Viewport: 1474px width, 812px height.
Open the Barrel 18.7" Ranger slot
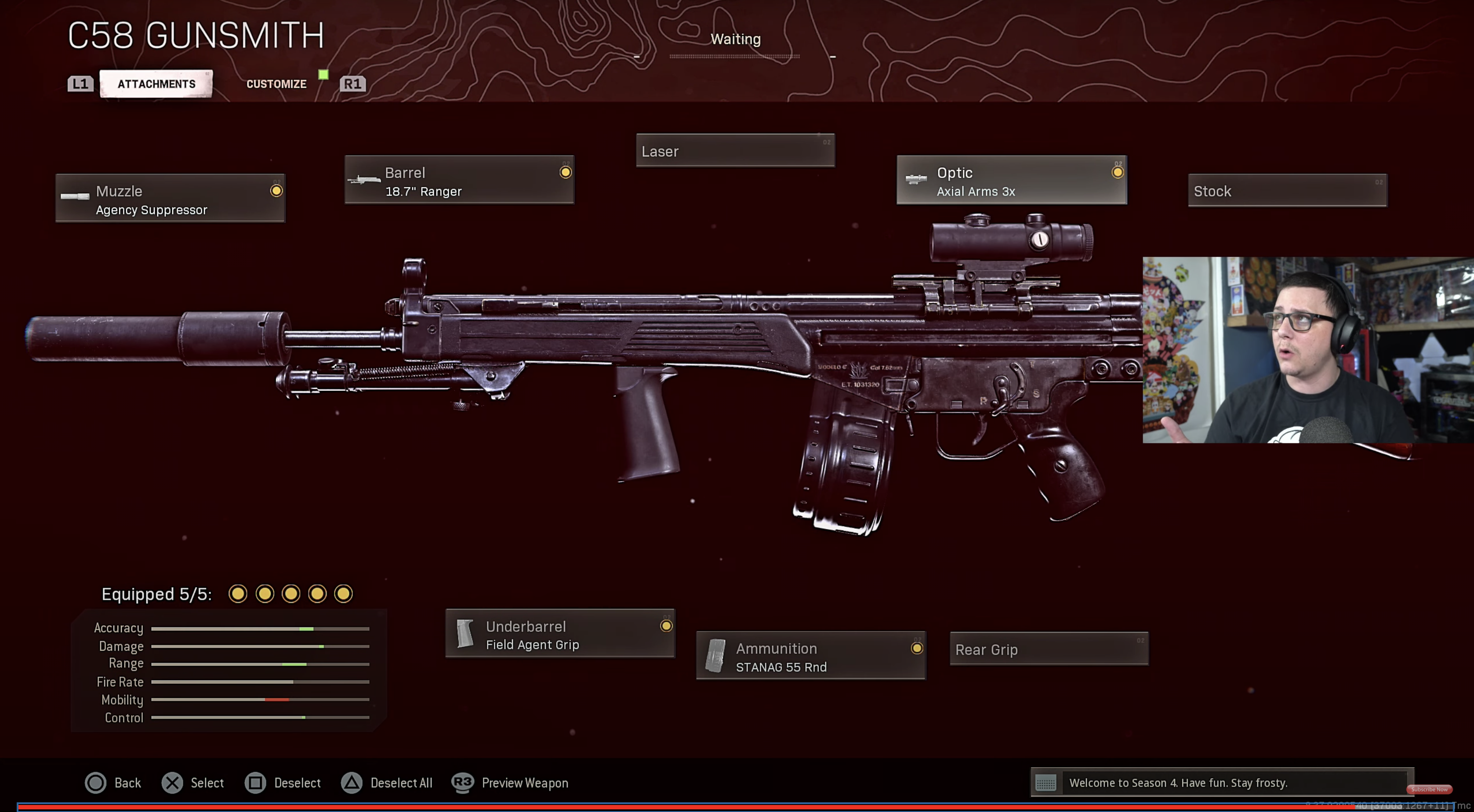pos(459,180)
